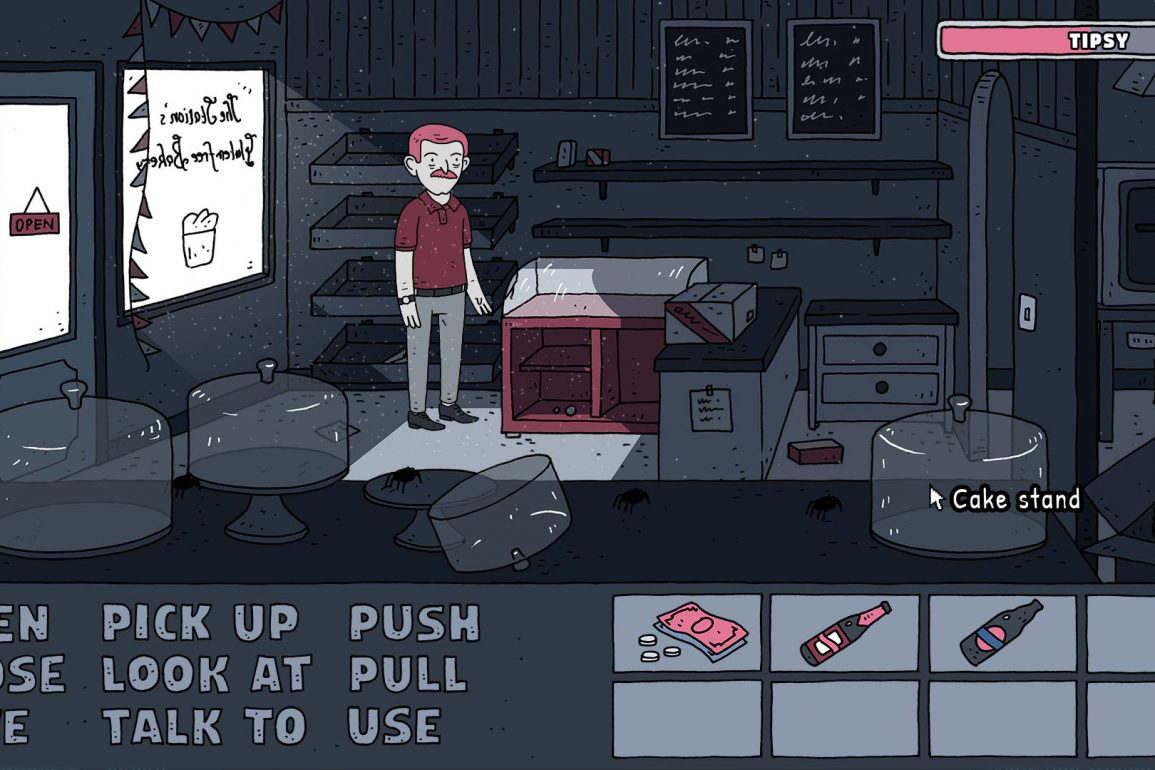Select the PICK UP verb
Viewport: 1155px width, 770px height.
(x=200, y=623)
